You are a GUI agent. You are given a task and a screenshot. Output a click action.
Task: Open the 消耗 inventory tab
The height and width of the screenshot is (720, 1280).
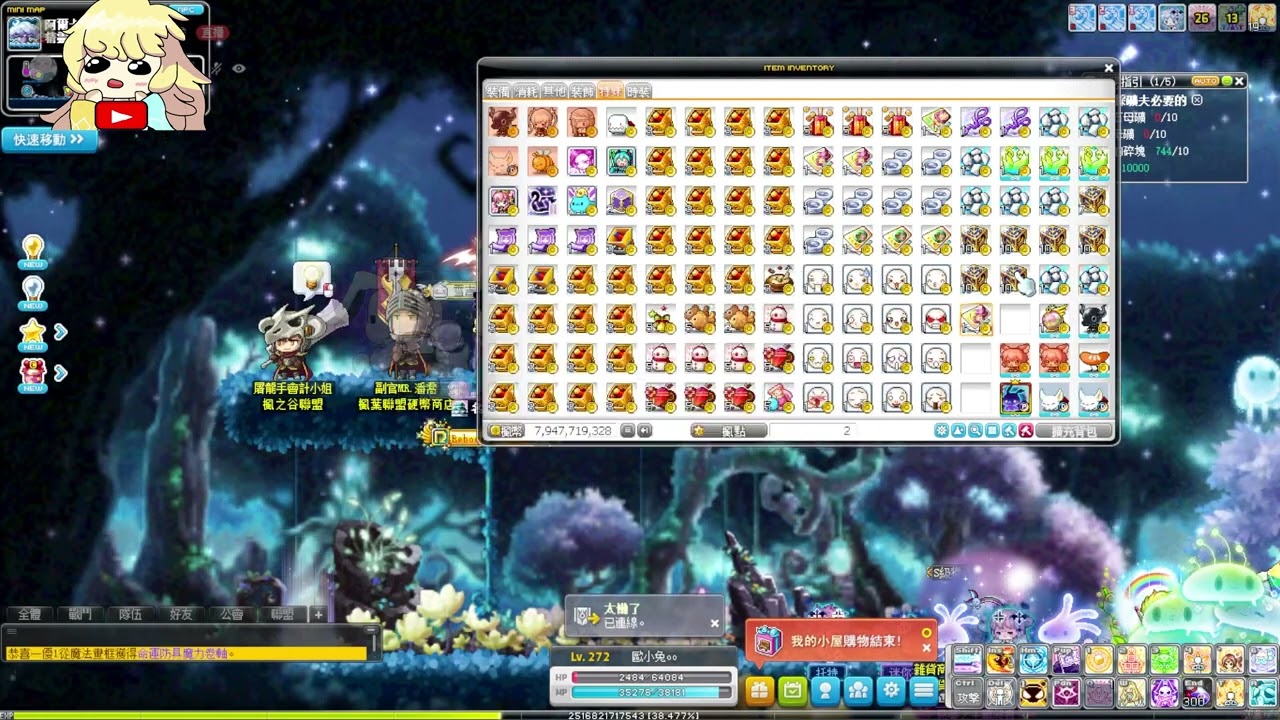click(x=526, y=91)
